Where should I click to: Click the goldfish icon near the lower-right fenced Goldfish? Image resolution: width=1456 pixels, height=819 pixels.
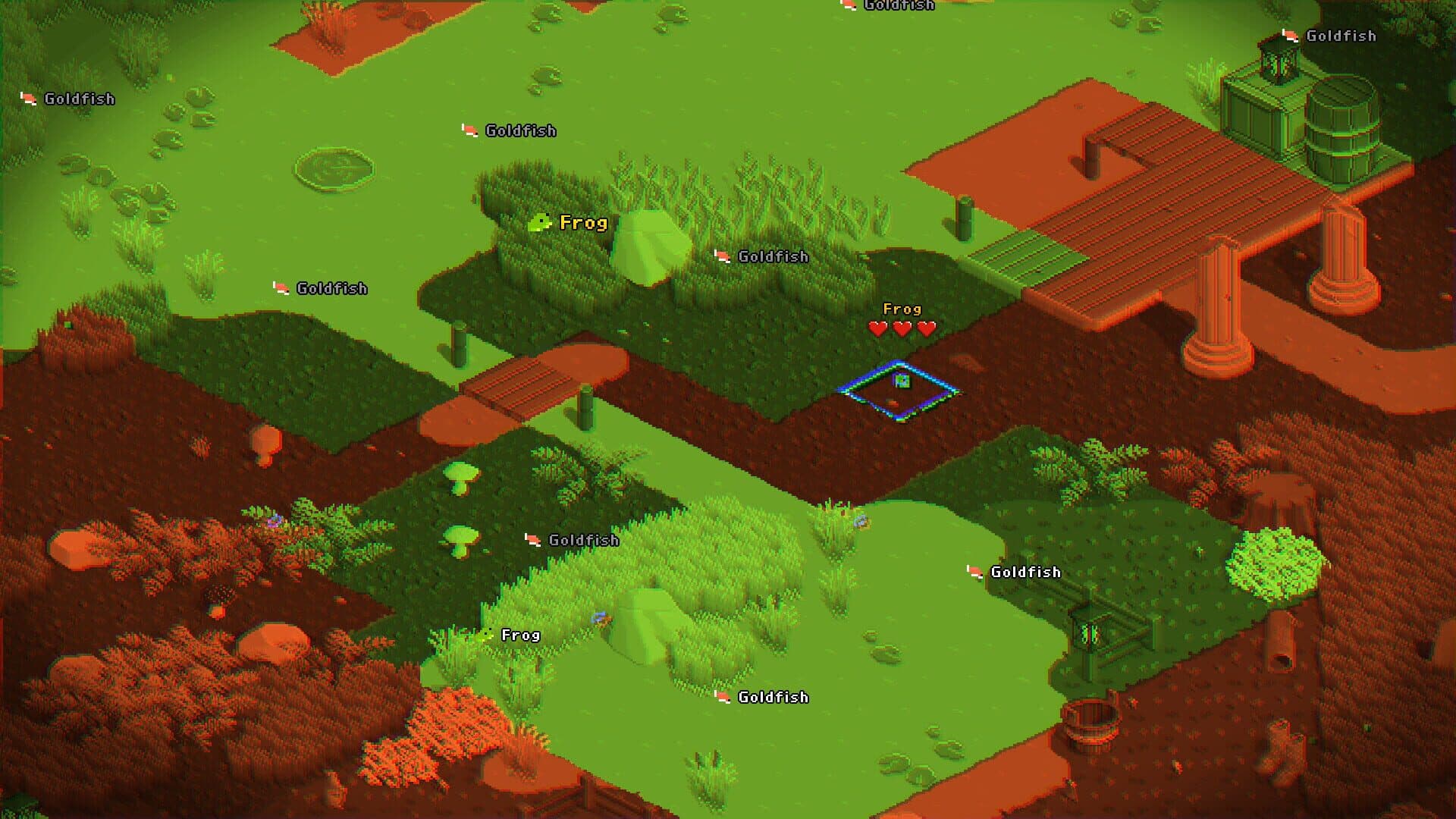point(973,572)
